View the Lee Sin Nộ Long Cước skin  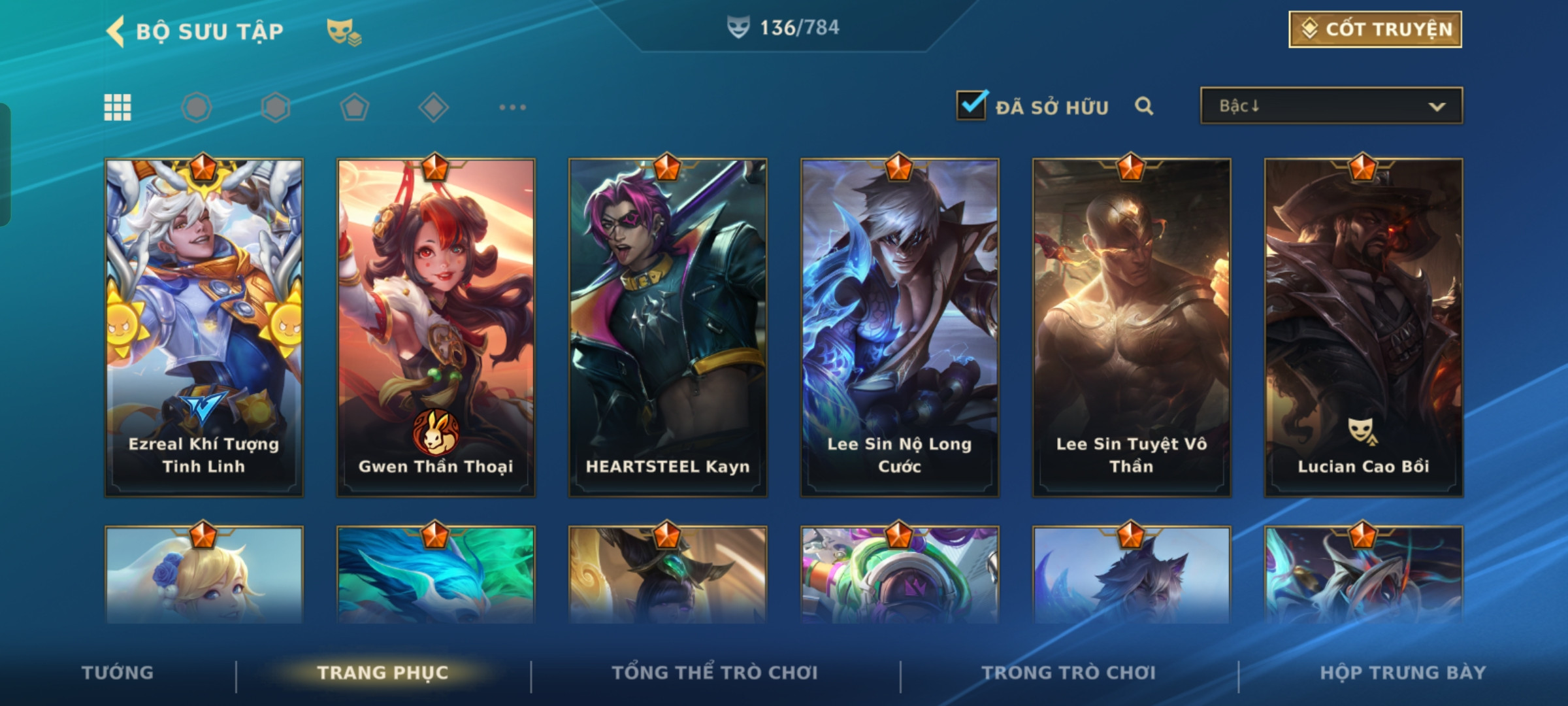(x=900, y=327)
